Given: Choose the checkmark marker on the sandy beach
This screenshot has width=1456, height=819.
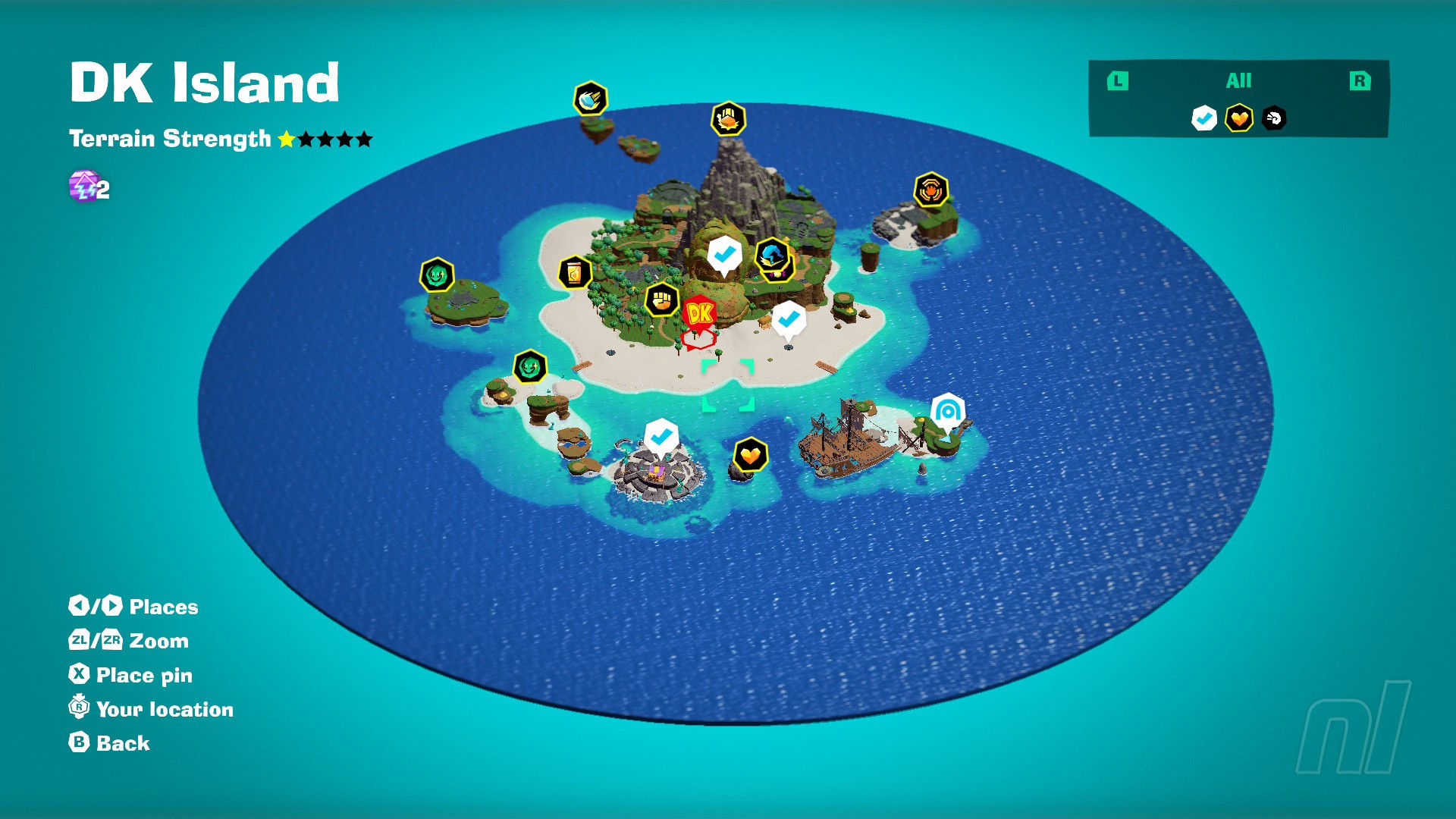Looking at the screenshot, I should [x=789, y=318].
